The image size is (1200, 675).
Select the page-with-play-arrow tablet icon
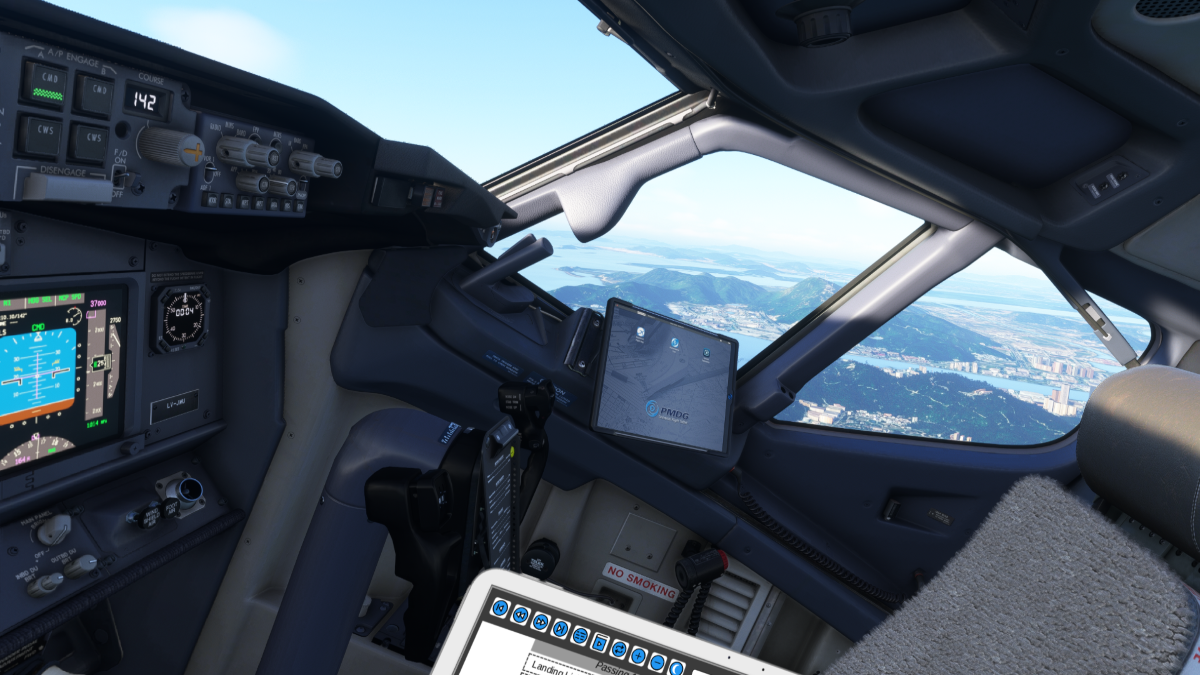point(600,642)
